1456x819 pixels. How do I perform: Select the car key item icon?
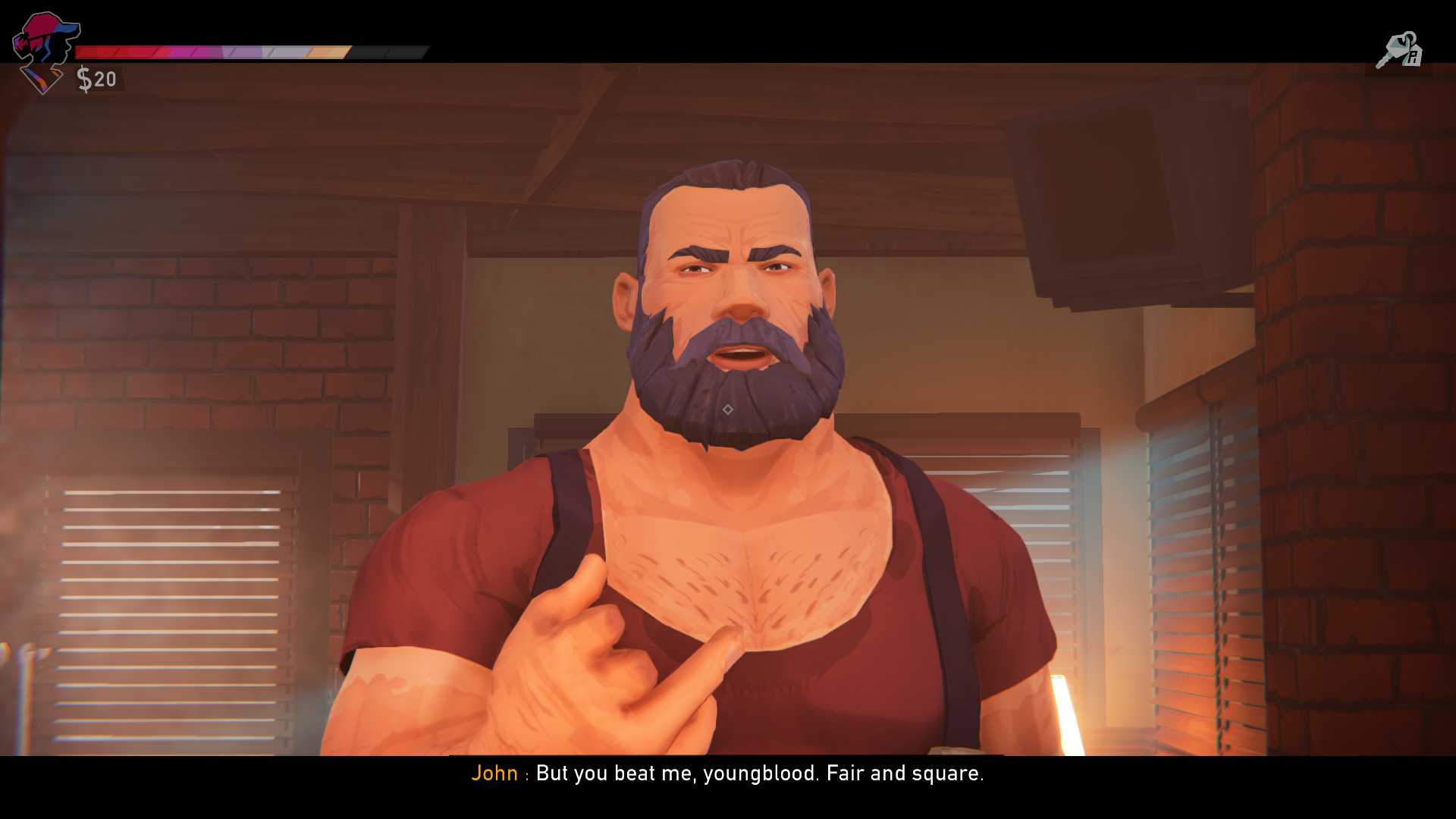1399,49
